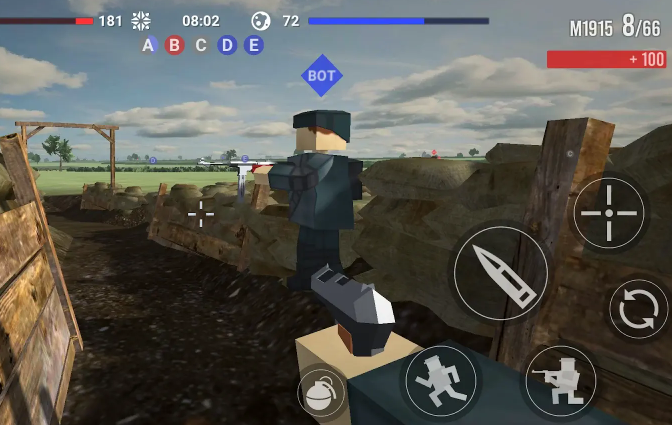672x425 pixels.
Task: Toggle the kneeling rifleman crouch button
Action: pos(560,380)
